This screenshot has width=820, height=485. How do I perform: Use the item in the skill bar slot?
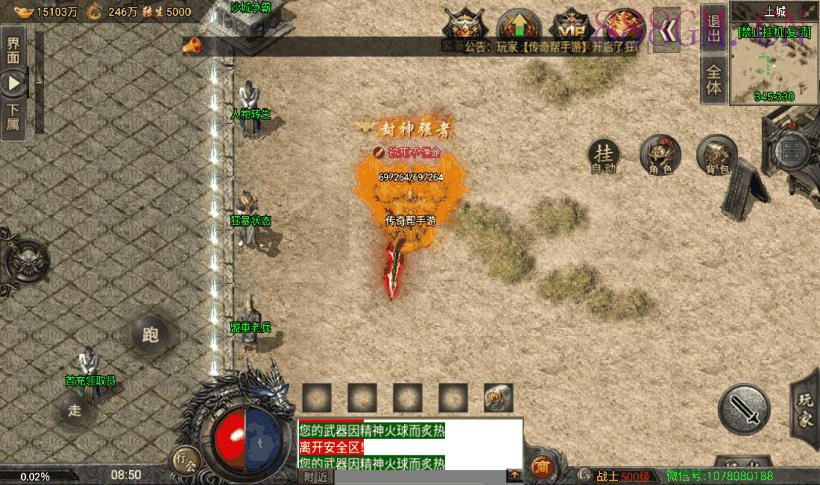point(498,397)
